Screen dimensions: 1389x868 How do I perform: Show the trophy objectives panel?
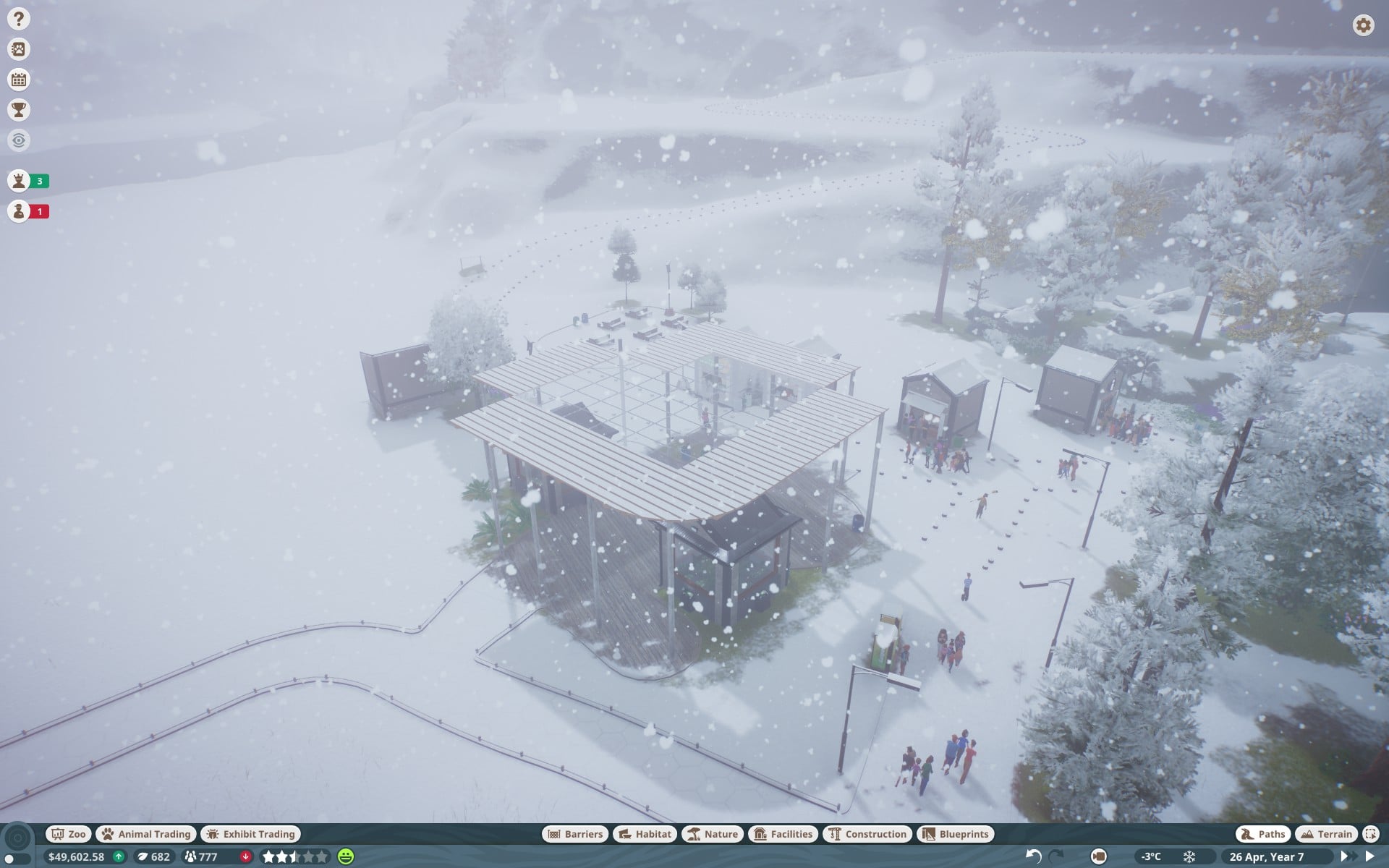(19, 110)
